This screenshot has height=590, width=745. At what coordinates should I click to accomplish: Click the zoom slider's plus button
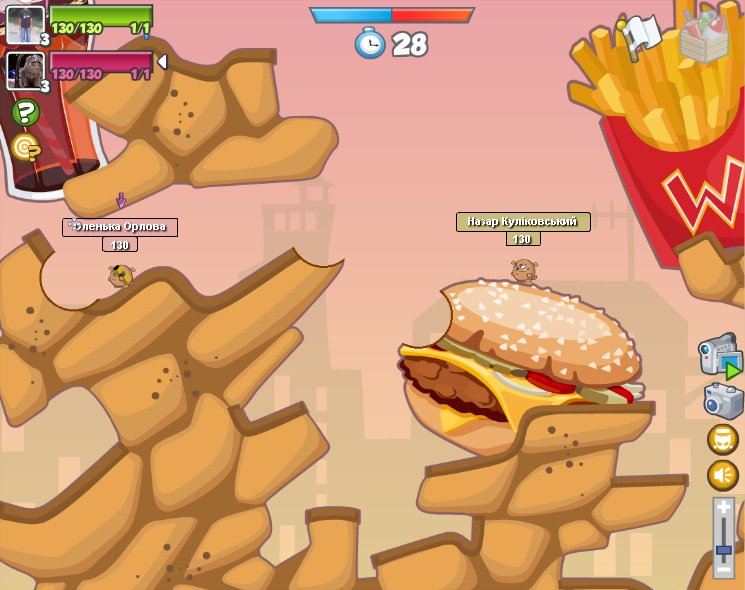click(x=723, y=508)
